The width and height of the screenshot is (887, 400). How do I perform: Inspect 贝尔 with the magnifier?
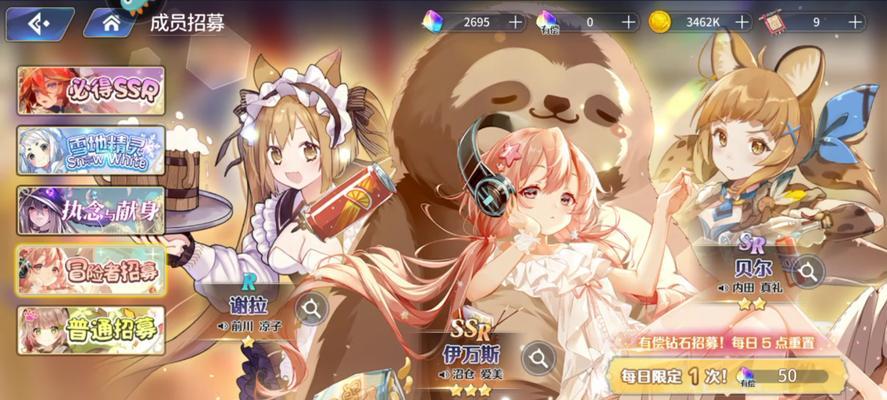(x=806, y=269)
